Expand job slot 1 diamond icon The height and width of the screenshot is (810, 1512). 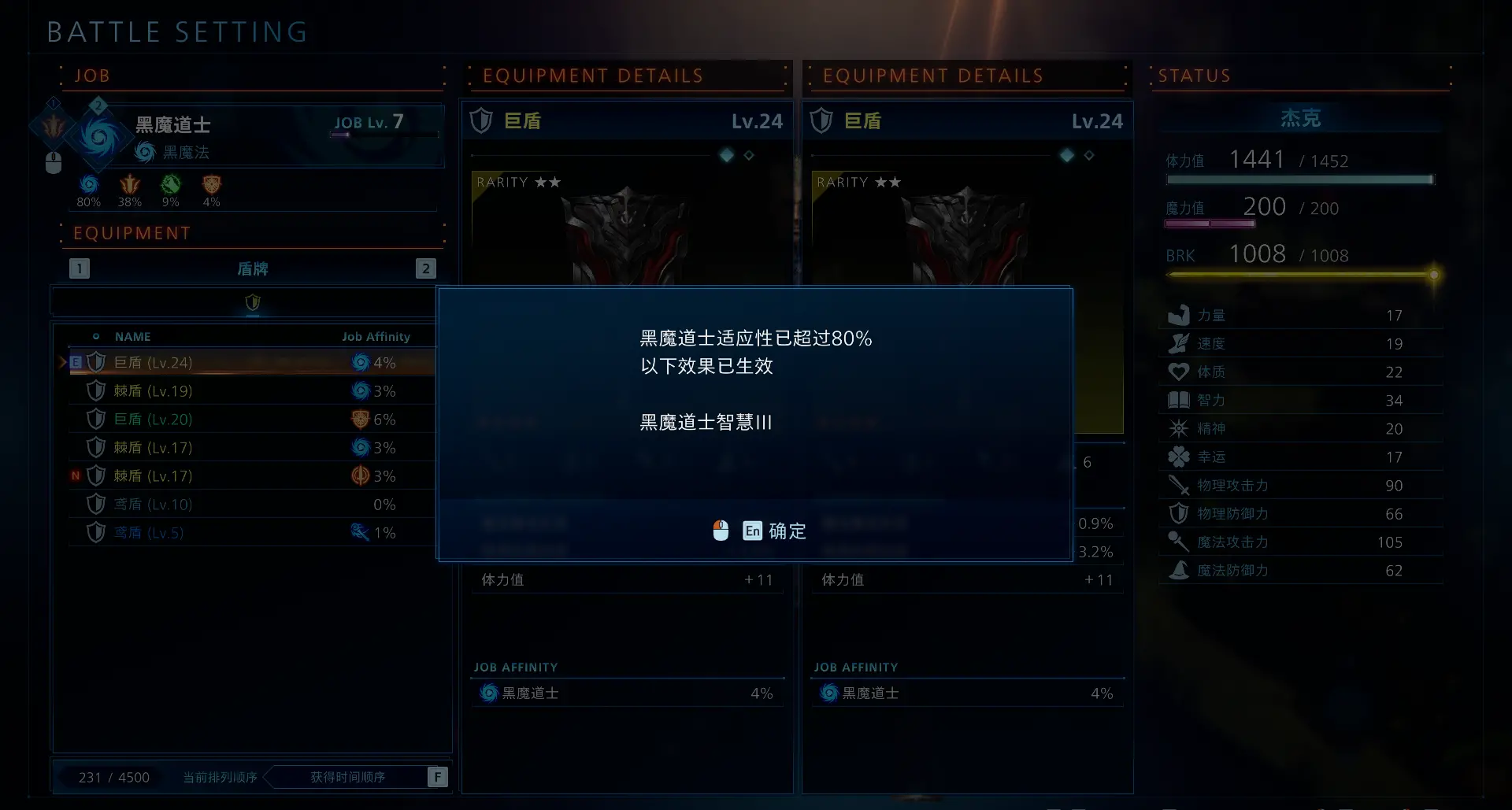(52, 103)
